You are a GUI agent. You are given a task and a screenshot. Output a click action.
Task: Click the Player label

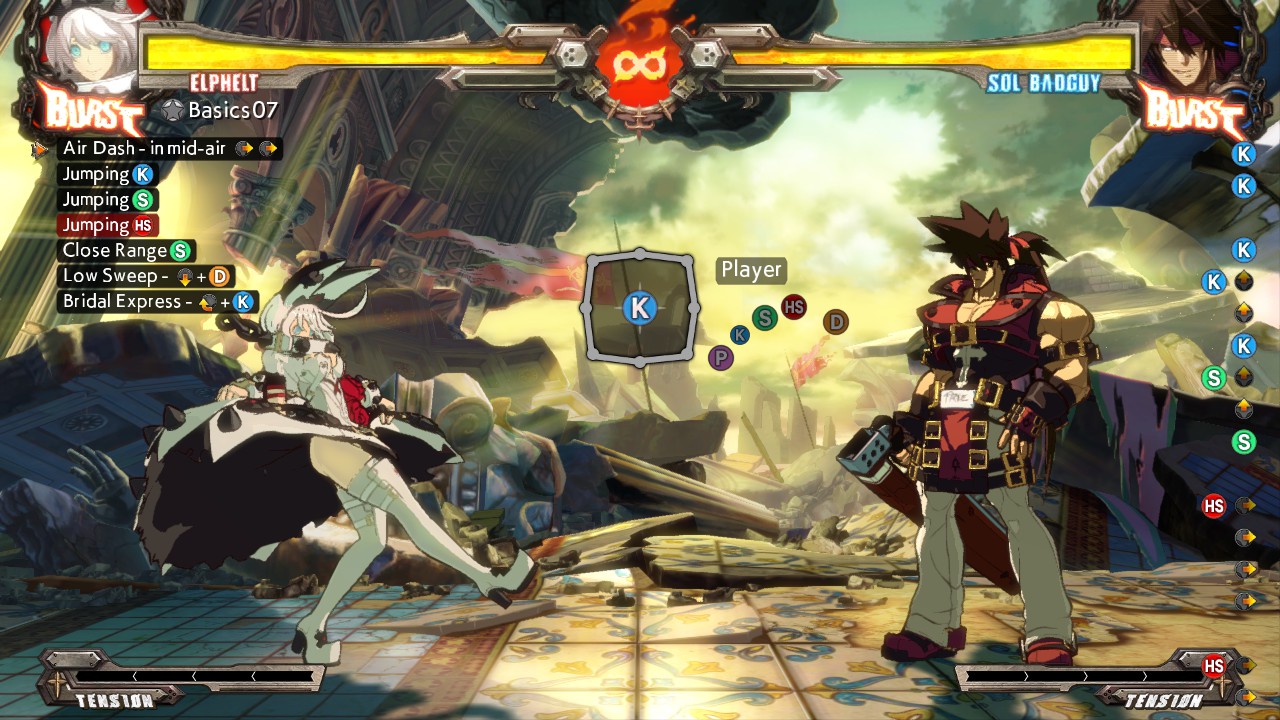point(751,270)
